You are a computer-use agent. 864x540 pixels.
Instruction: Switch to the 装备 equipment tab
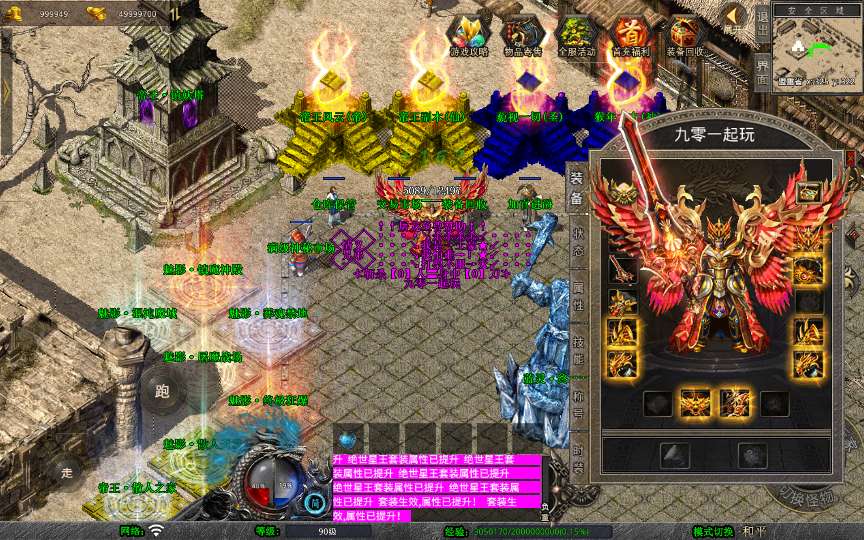(578, 188)
